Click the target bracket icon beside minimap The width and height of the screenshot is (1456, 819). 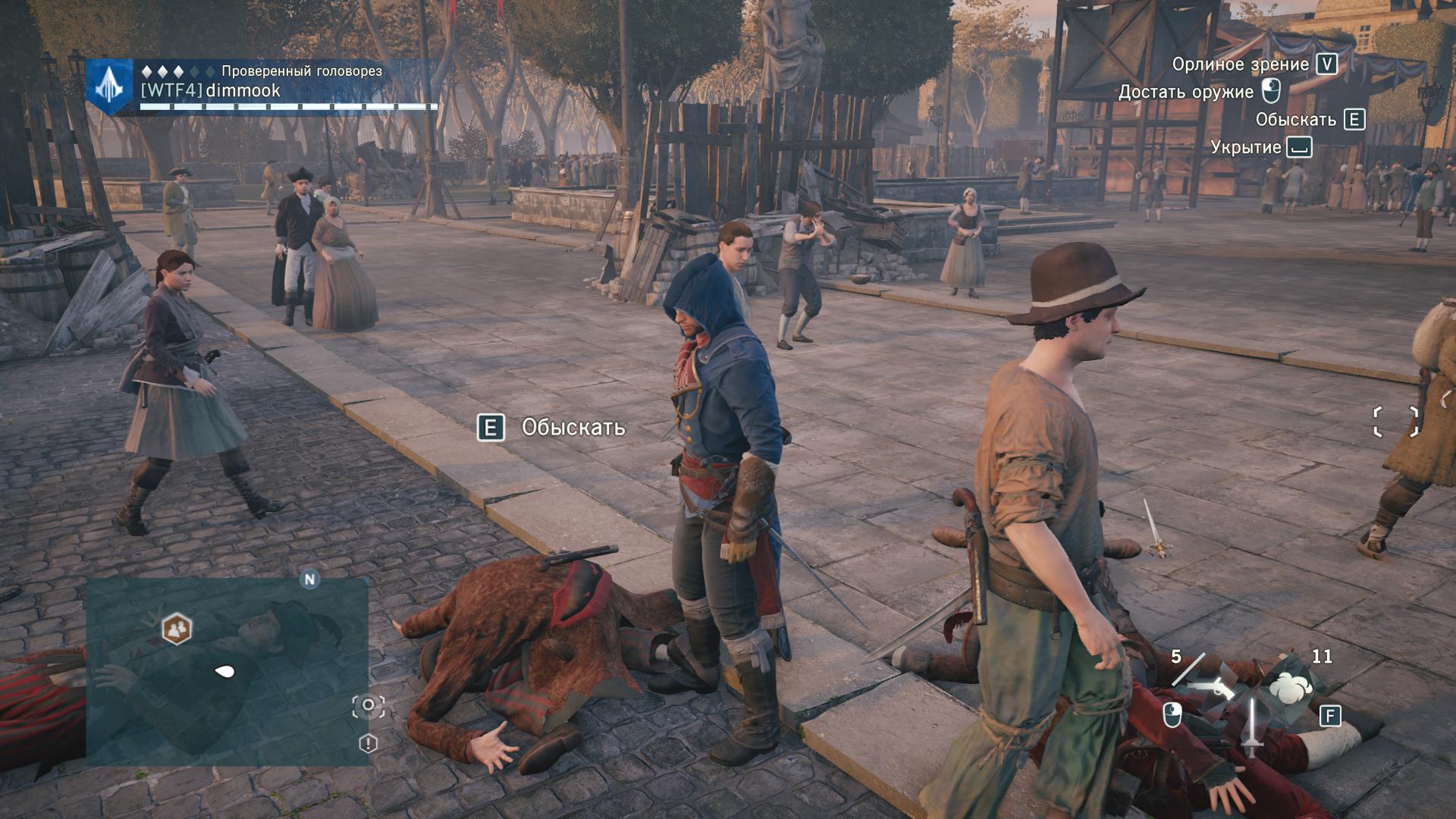369,706
